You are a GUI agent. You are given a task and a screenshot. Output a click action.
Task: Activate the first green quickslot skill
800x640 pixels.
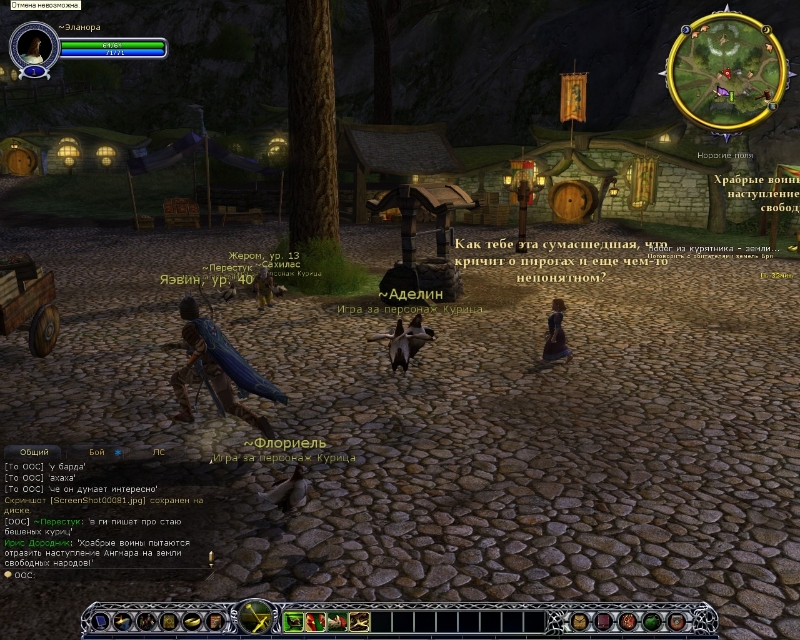[294, 621]
